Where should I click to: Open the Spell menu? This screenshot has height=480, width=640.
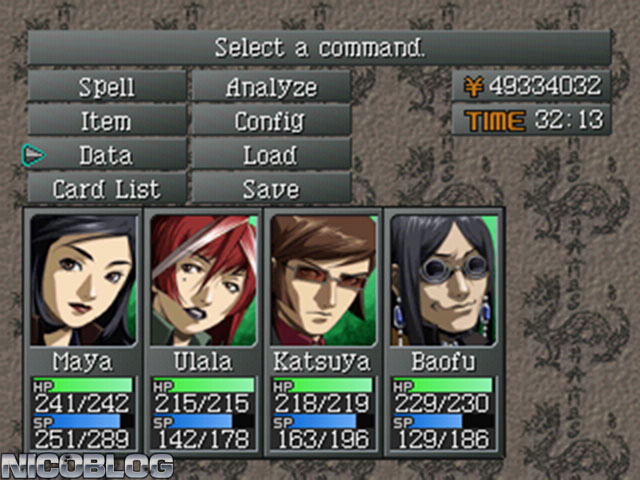point(106,87)
